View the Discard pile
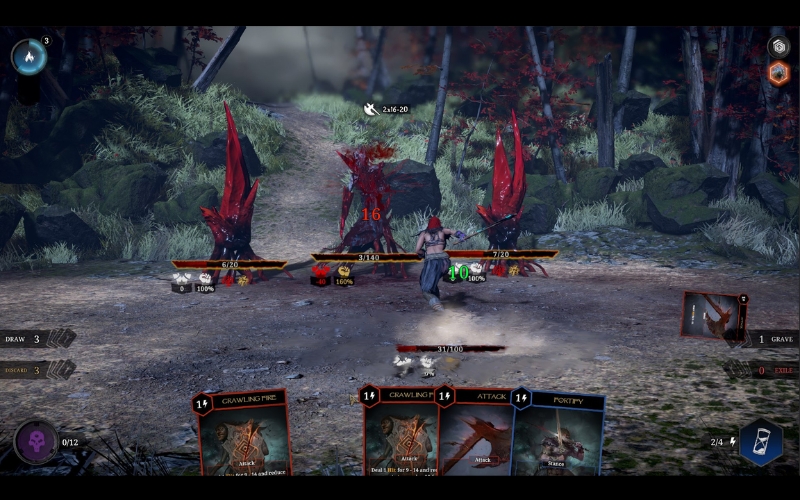 click(x=38, y=370)
